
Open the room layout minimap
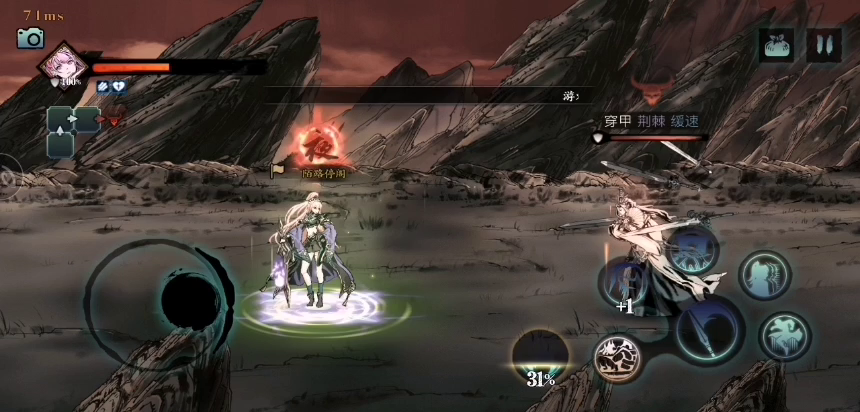point(72,131)
